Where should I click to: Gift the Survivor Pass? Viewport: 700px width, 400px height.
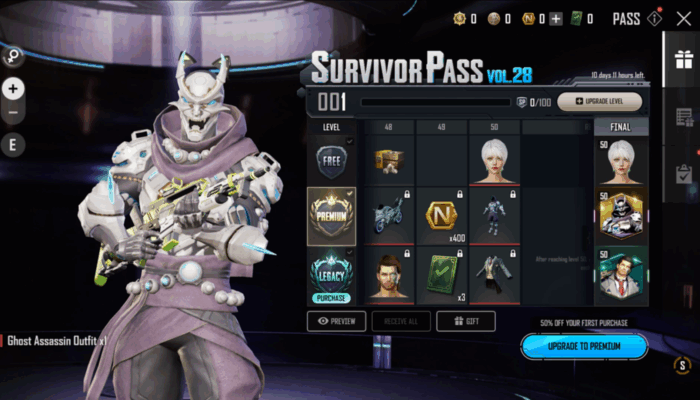[x=466, y=321]
